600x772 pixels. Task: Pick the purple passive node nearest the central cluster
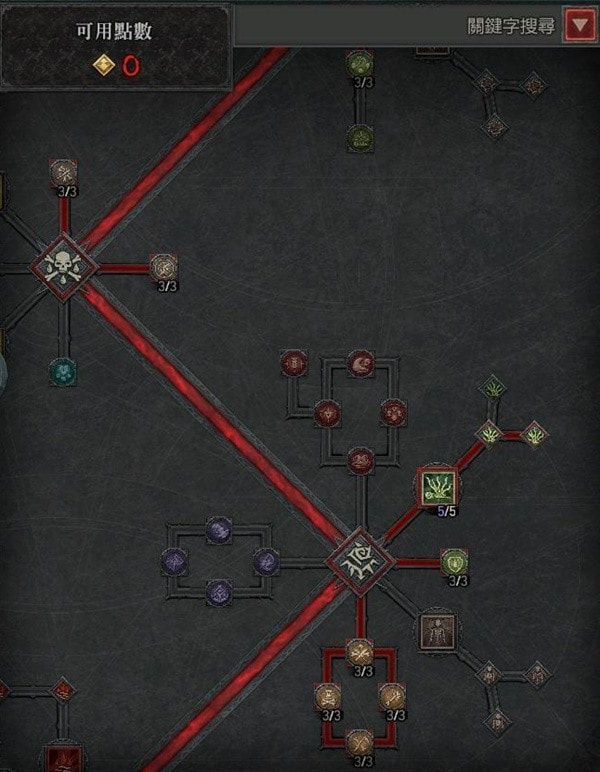(x=266, y=561)
